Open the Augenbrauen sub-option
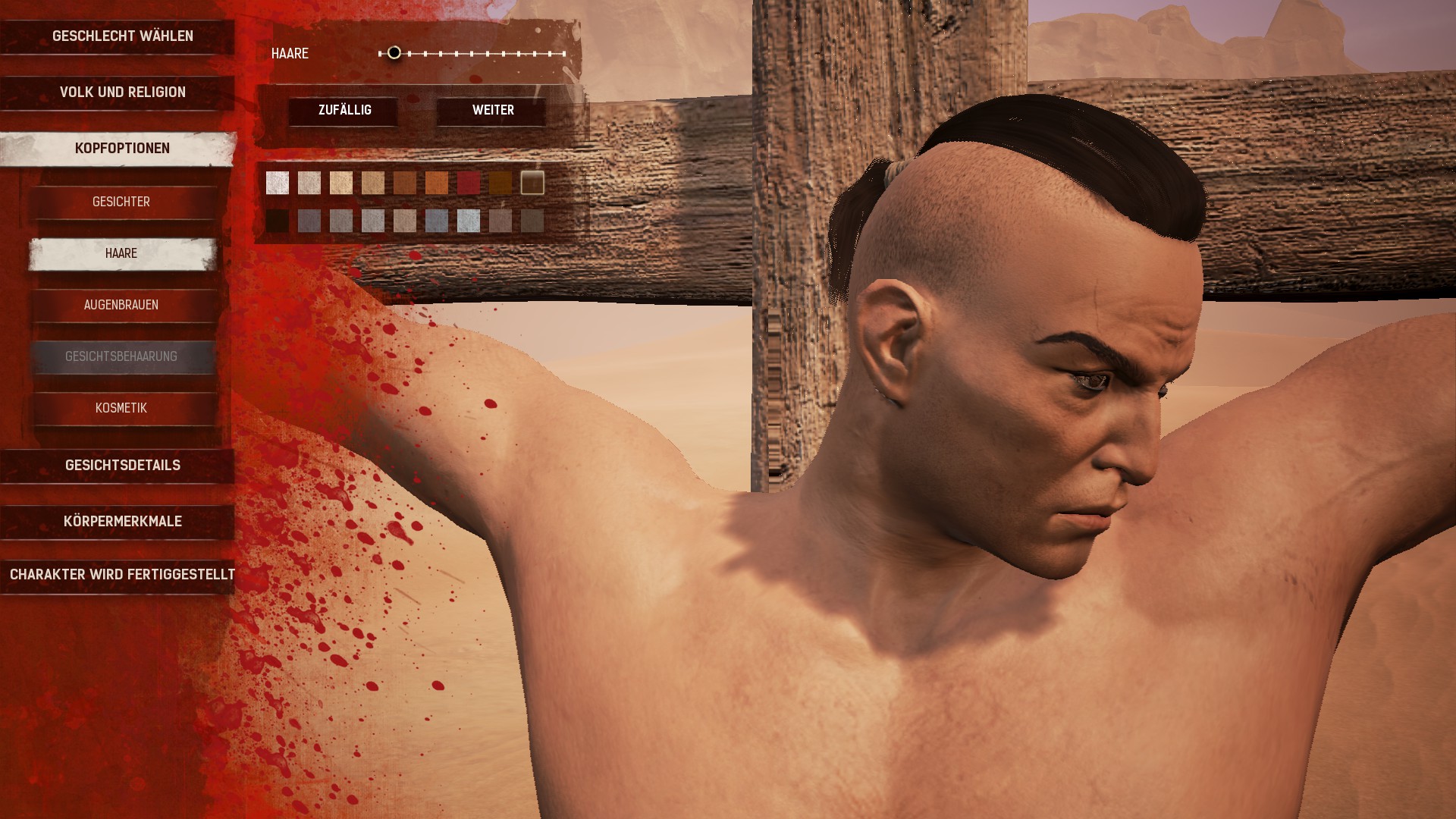 [121, 306]
